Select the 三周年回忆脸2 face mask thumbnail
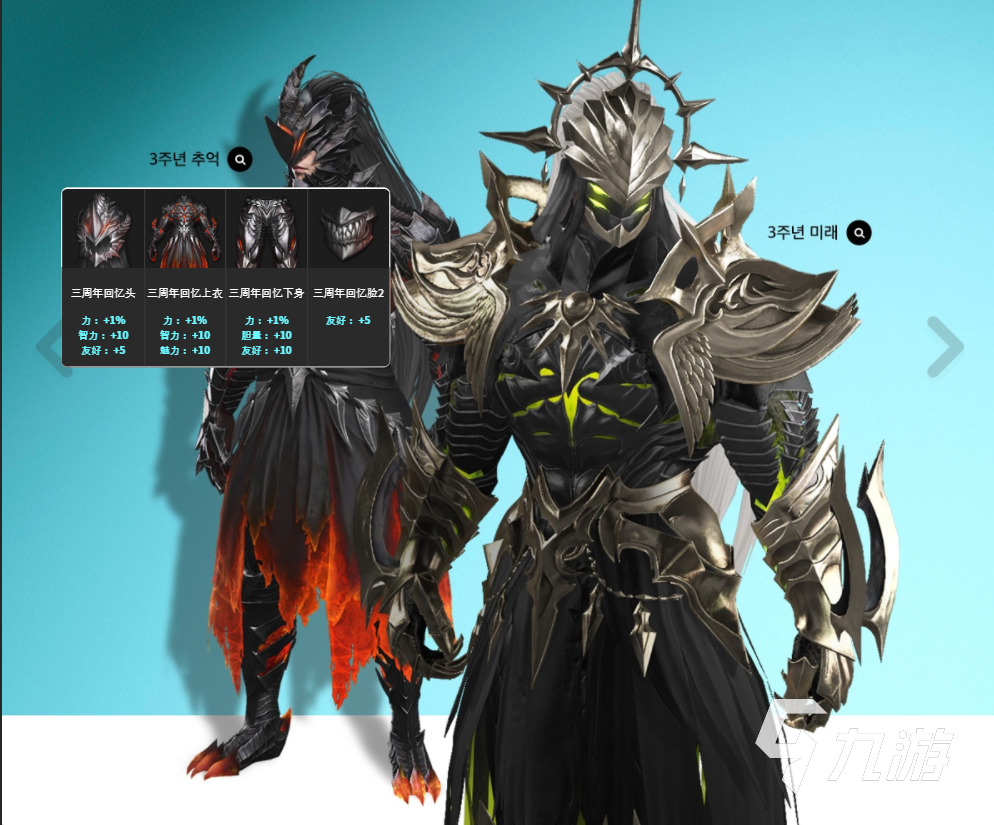The width and height of the screenshot is (994, 825). click(x=348, y=230)
